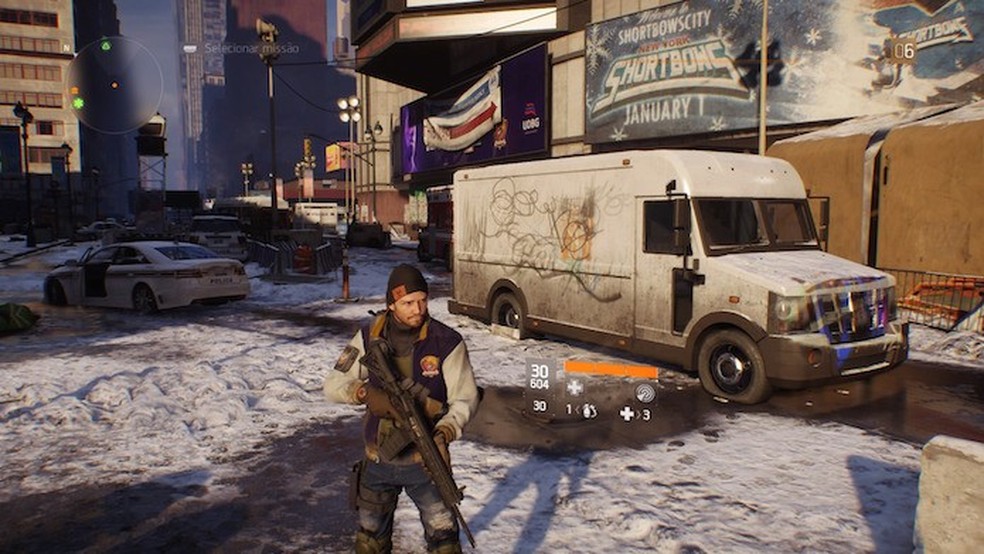Select the green triangle marker on minimap

[x=106, y=46]
